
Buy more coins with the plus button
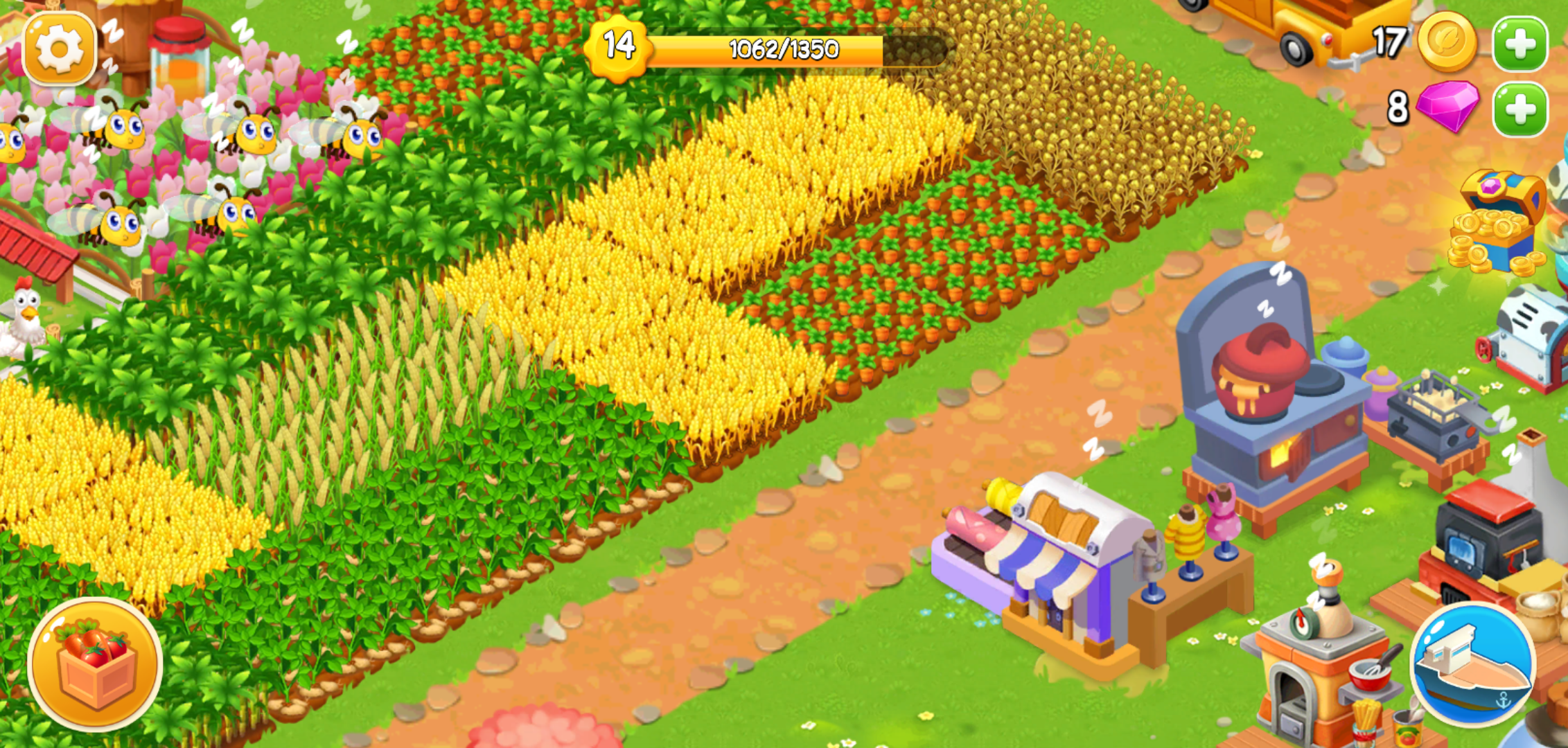[x=1521, y=43]
